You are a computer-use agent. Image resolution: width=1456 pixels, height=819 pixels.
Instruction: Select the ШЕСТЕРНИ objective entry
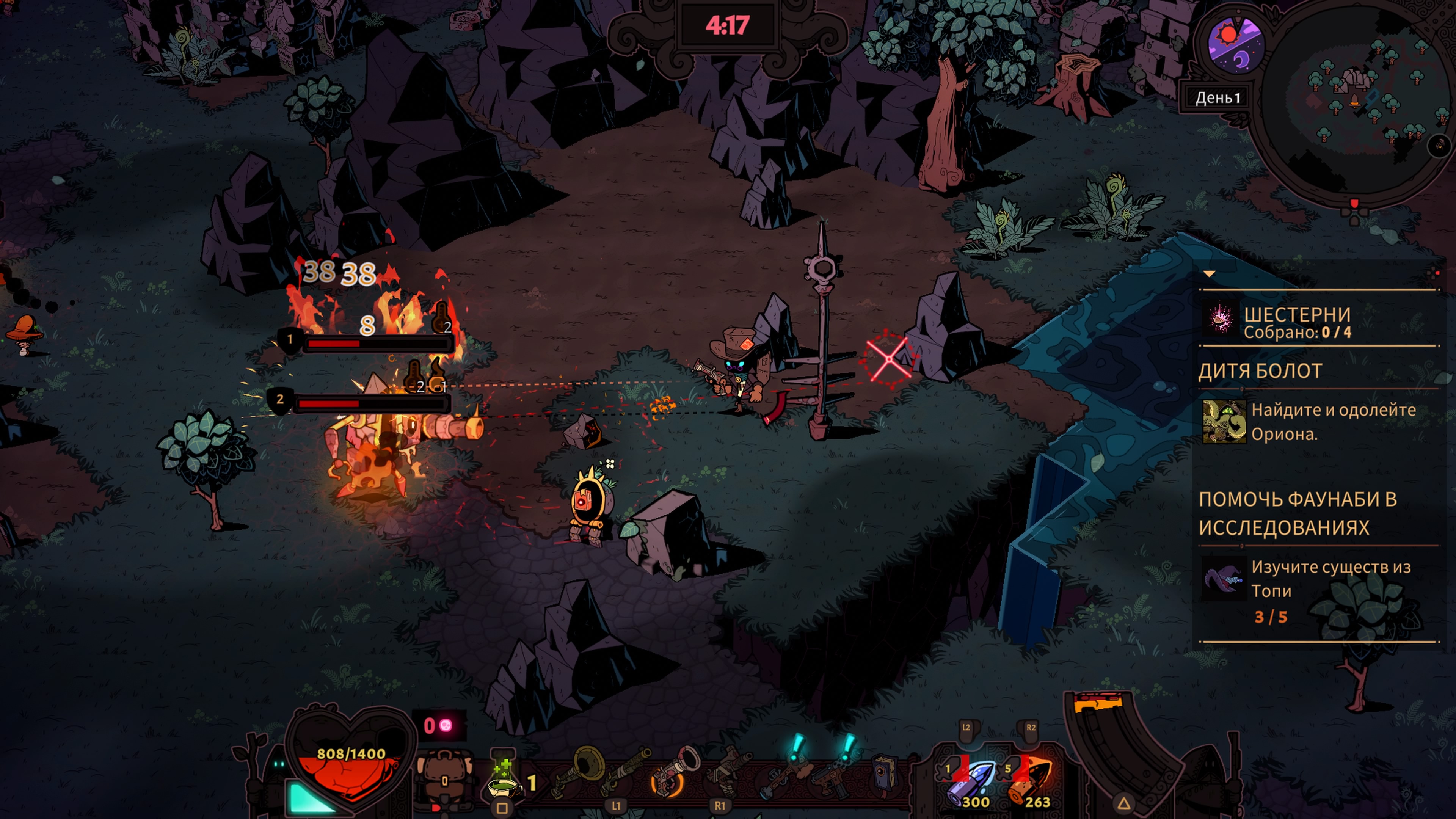tap(1297, 322)
